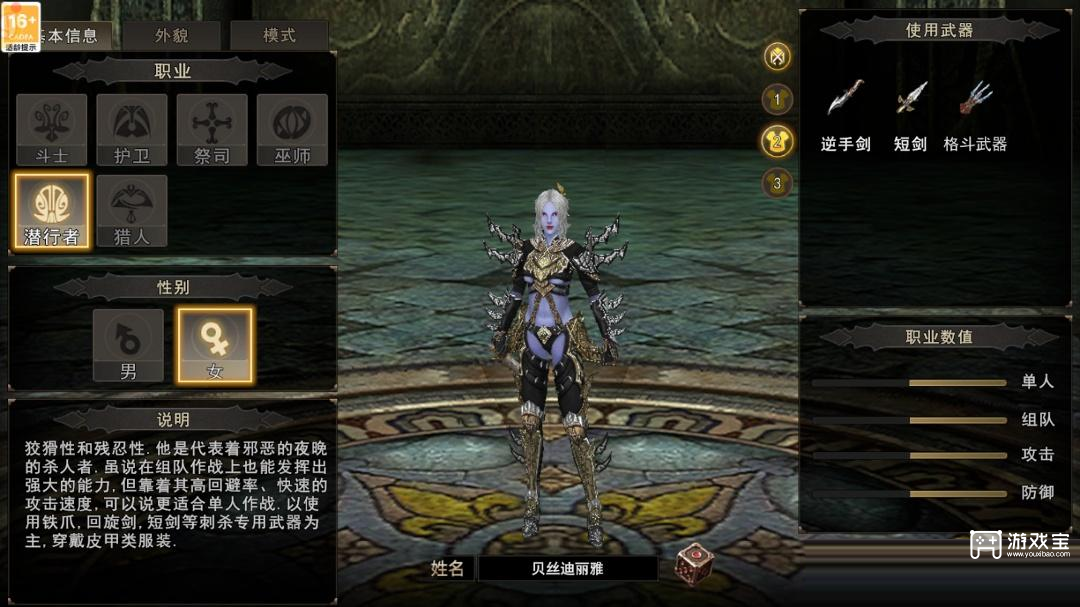Select the 短剑 dagger weapon icon
This screenshot has height=607, width=1080.
910,99
